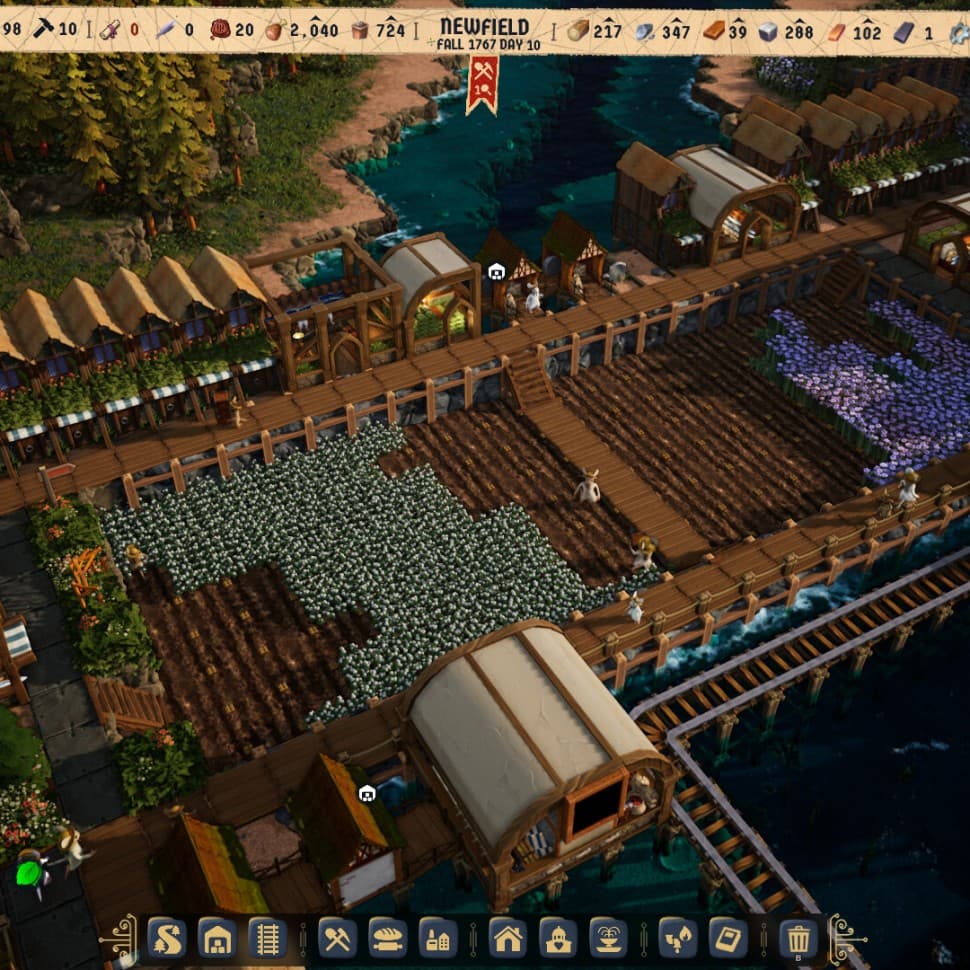The image size is (970, 970).
Task: Open the fountain decorations category
Action: (608, 939)
